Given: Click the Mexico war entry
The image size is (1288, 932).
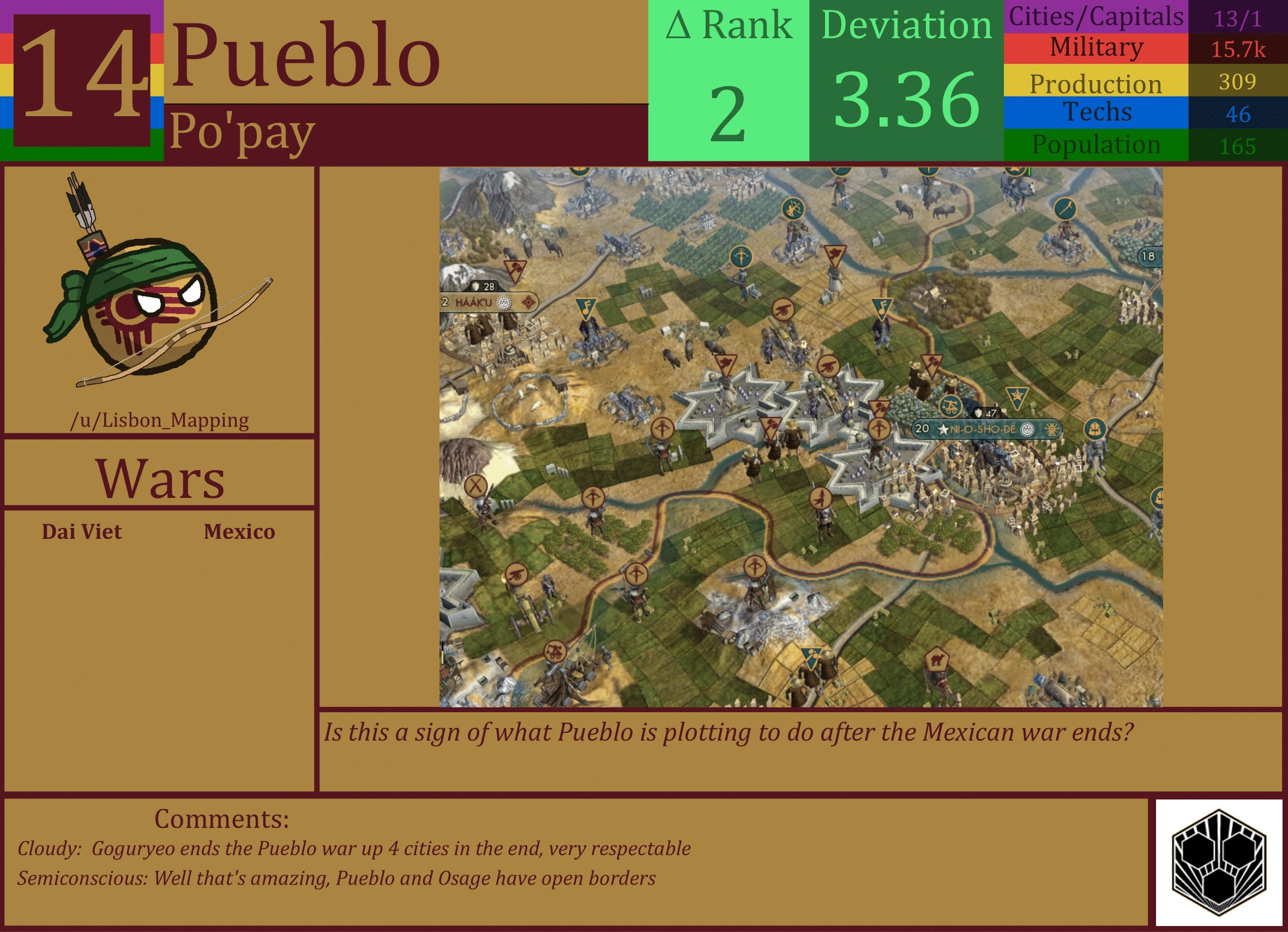Looking at the screenshot, I should (239, 532).
